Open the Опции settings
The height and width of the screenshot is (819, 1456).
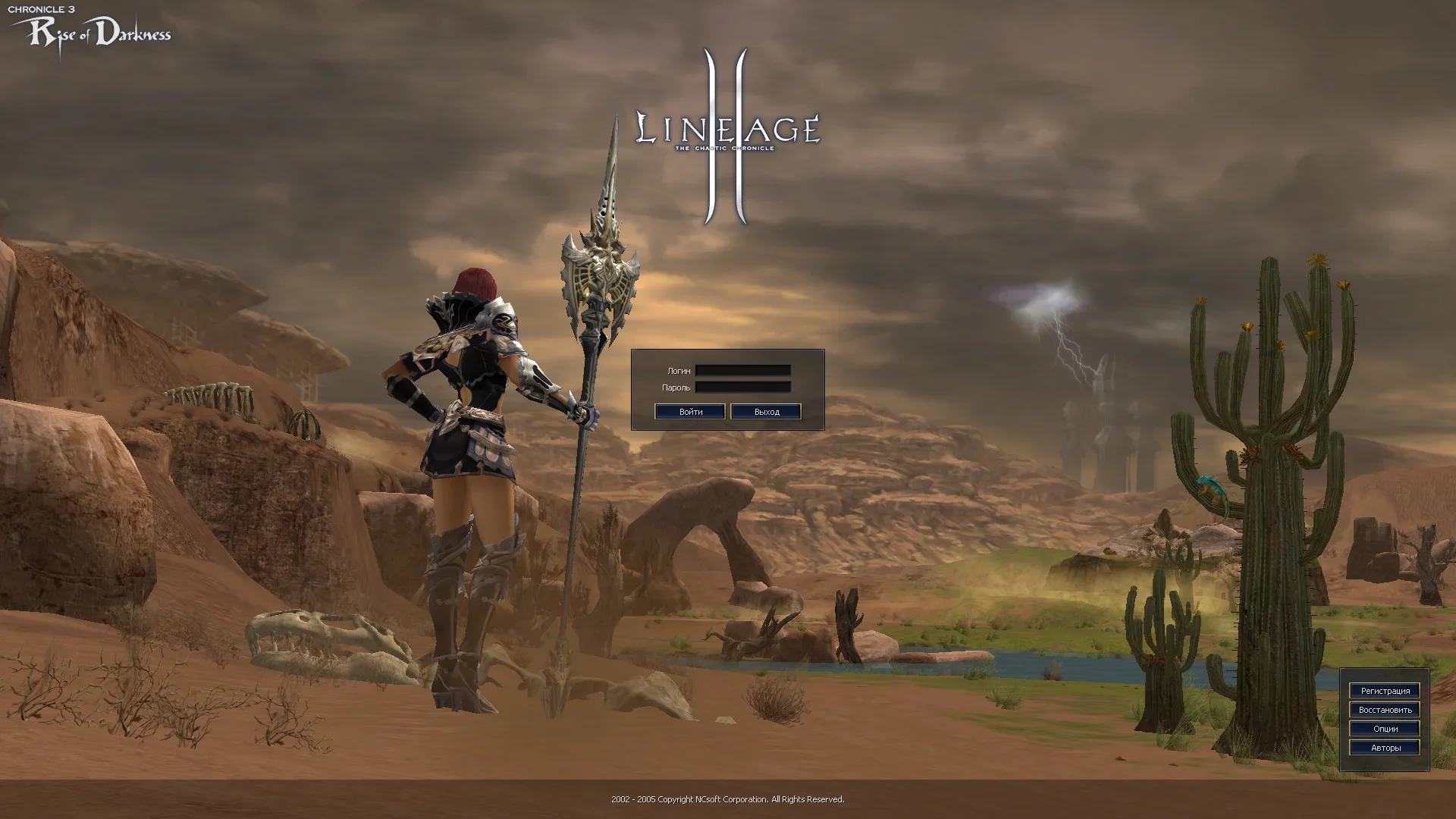pos(1385,729)
